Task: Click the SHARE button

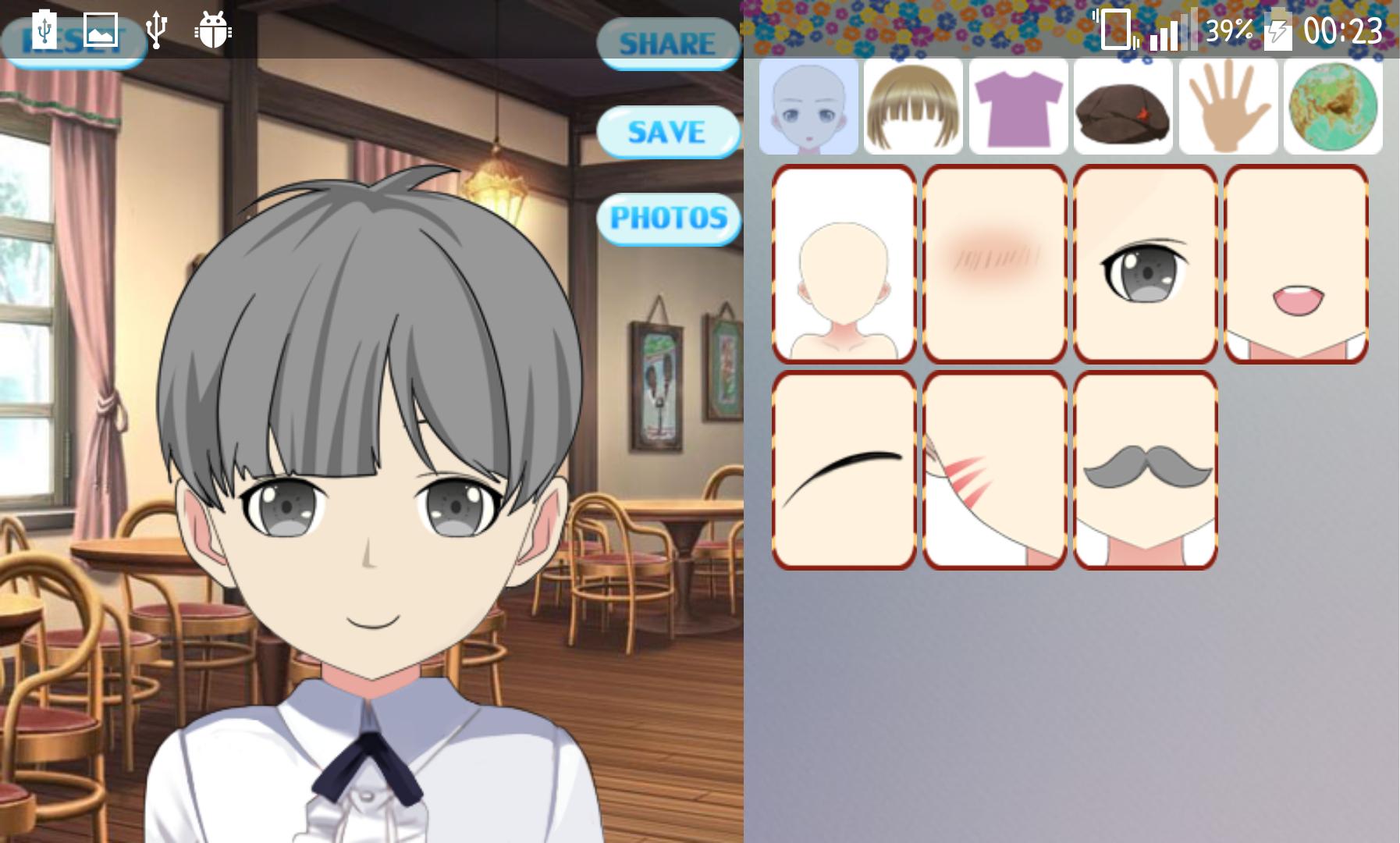Action: tap(667, 43)
